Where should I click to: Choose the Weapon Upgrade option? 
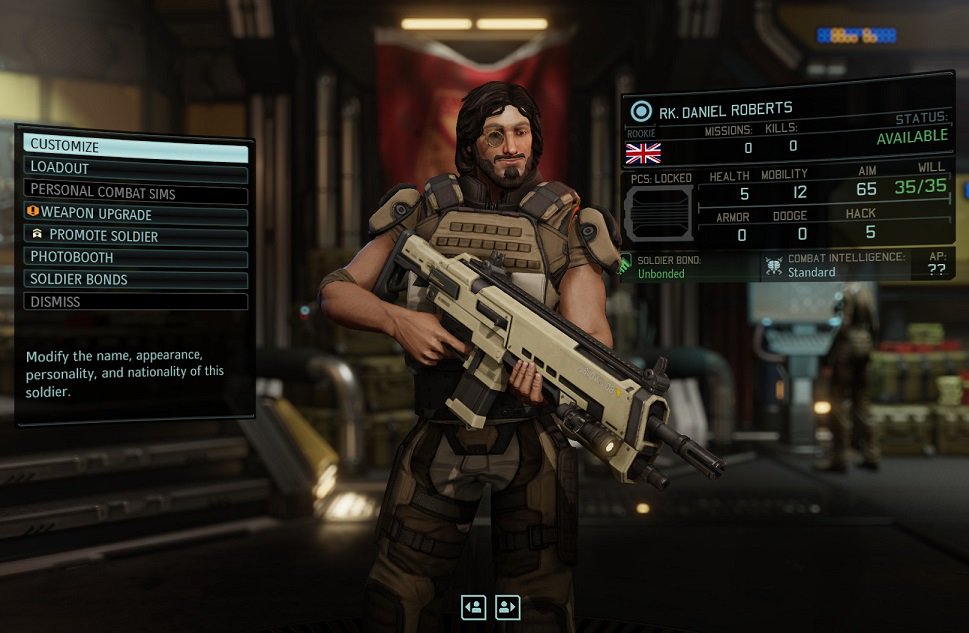coord(135,212)
